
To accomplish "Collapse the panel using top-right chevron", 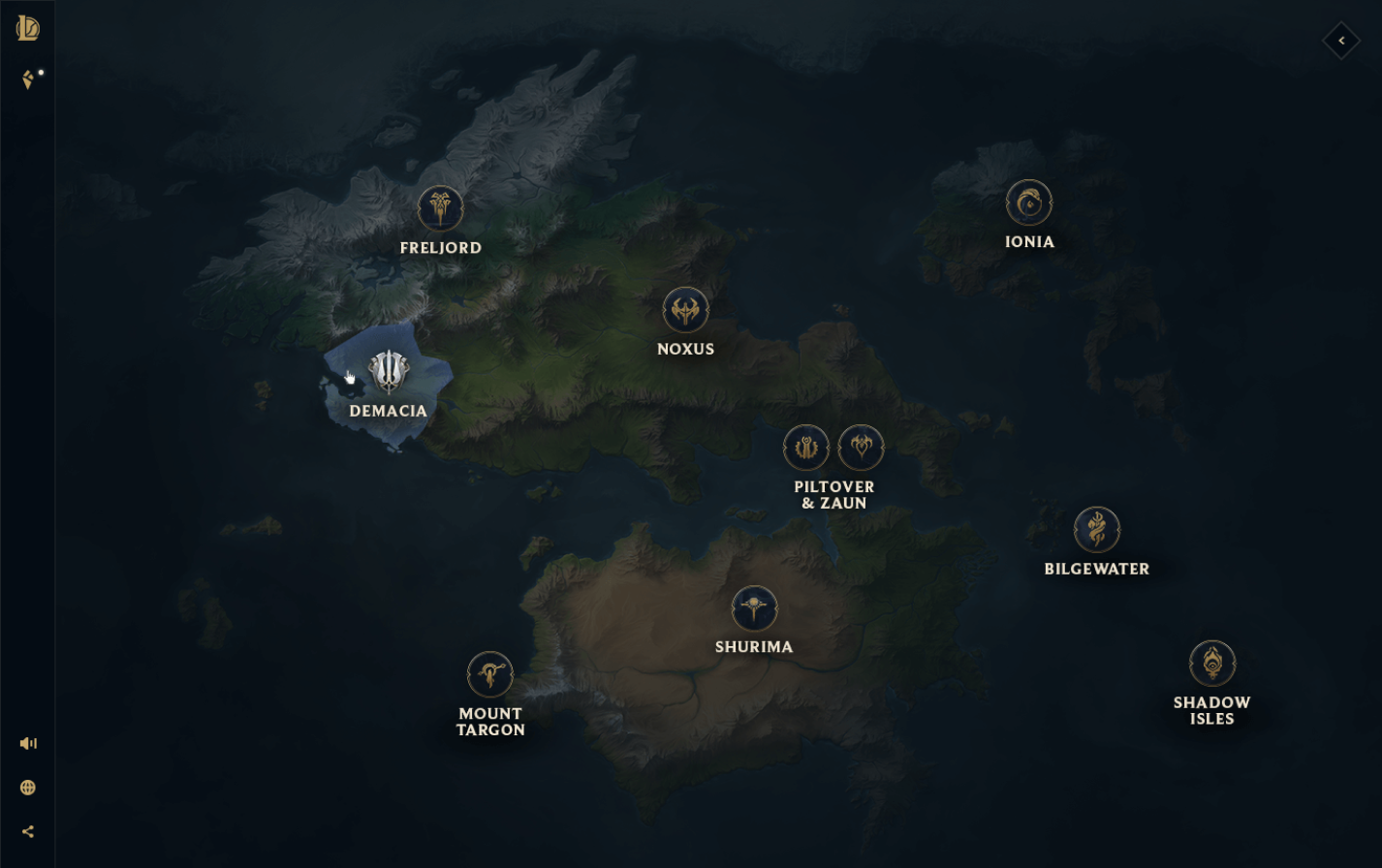I will click(x=1341, y=42).
